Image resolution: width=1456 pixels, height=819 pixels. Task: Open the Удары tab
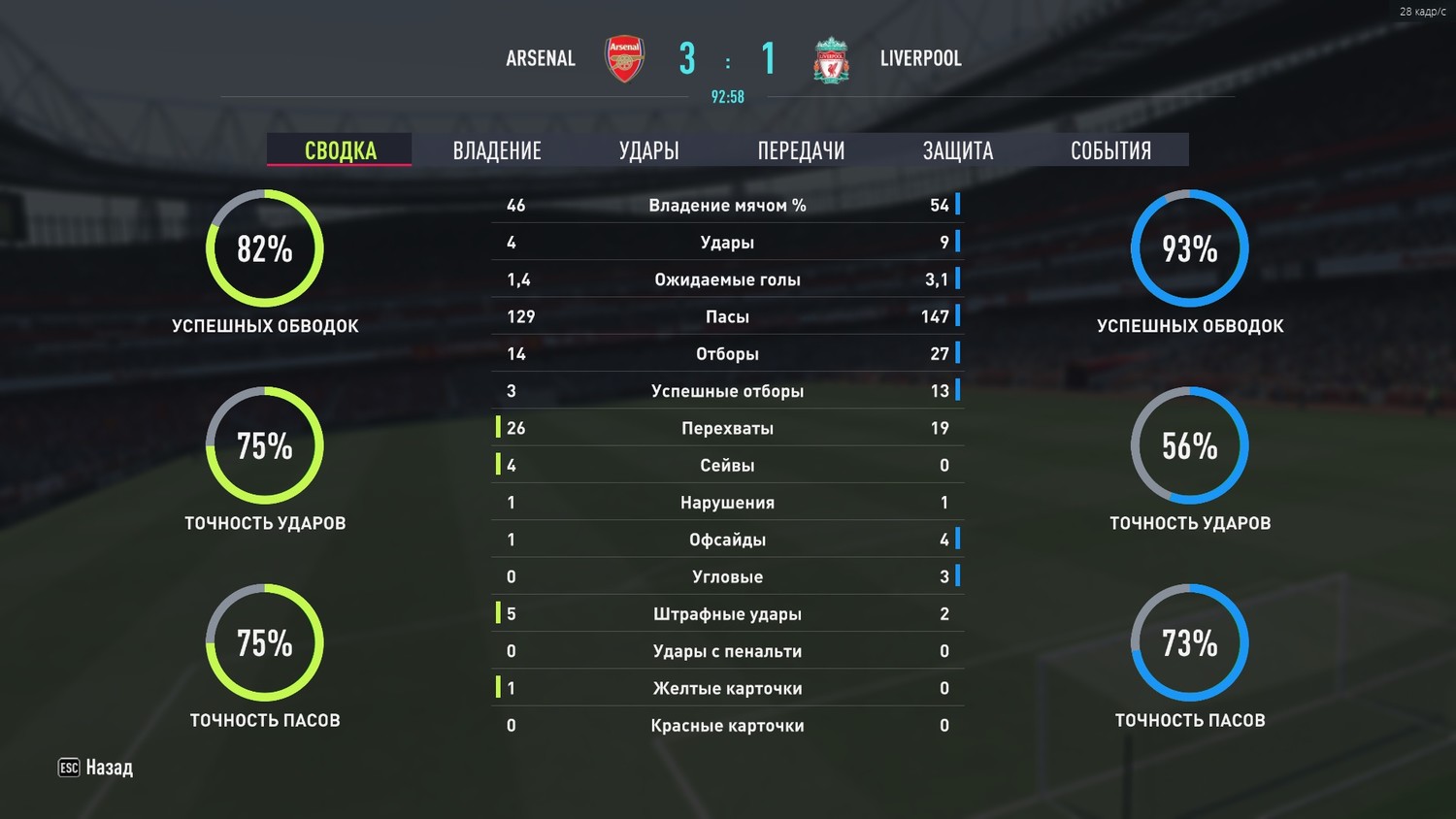tap(648, 150)
